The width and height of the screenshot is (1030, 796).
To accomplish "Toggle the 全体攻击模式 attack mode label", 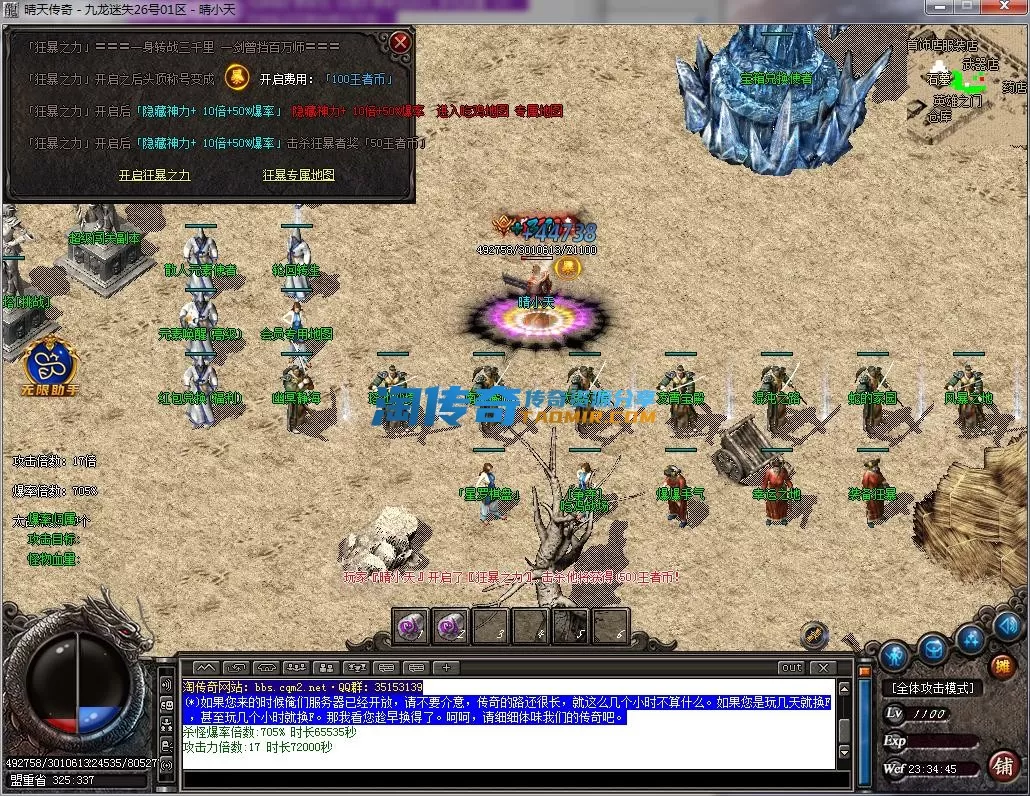I will [x=932, y=688].
